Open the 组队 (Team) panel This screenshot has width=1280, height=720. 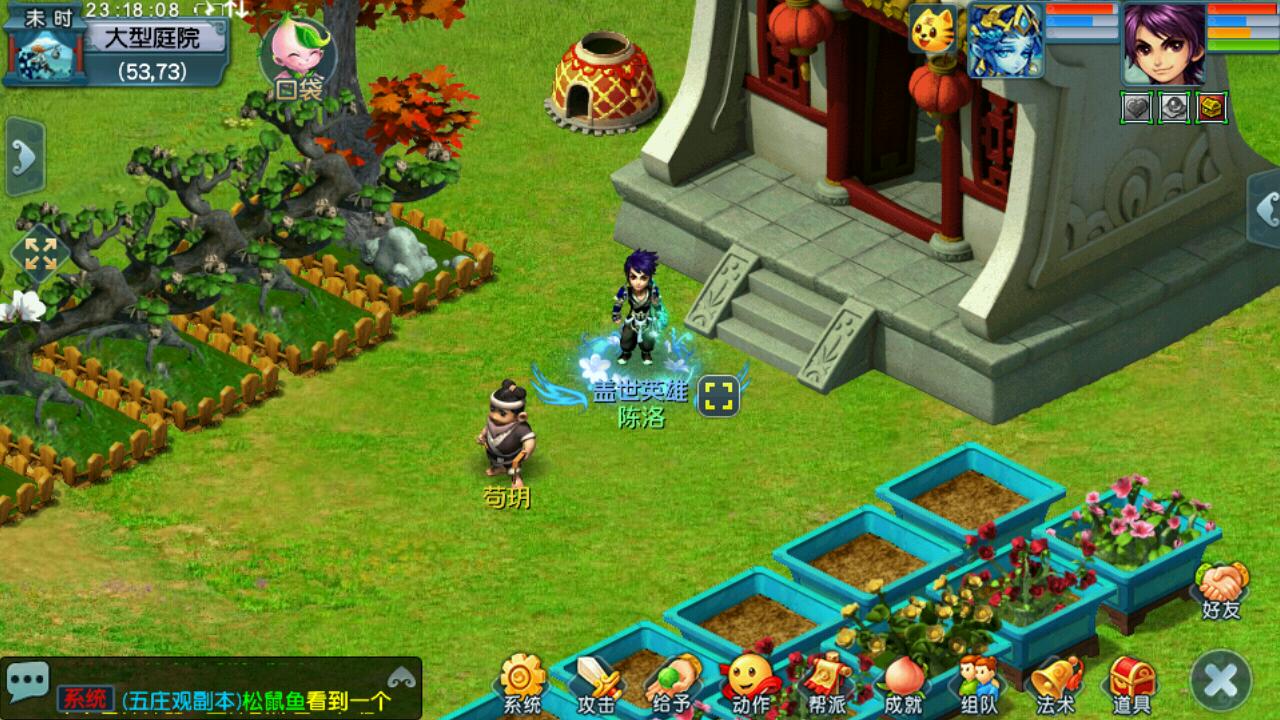click(979, 685)
